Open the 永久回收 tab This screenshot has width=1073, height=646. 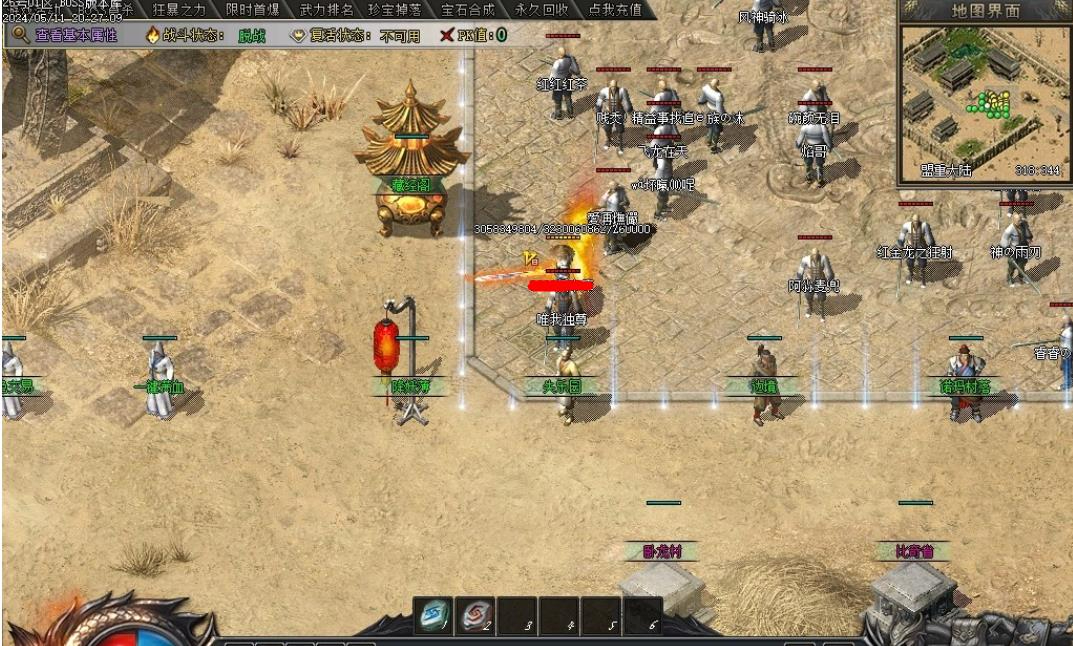point(542,10)
